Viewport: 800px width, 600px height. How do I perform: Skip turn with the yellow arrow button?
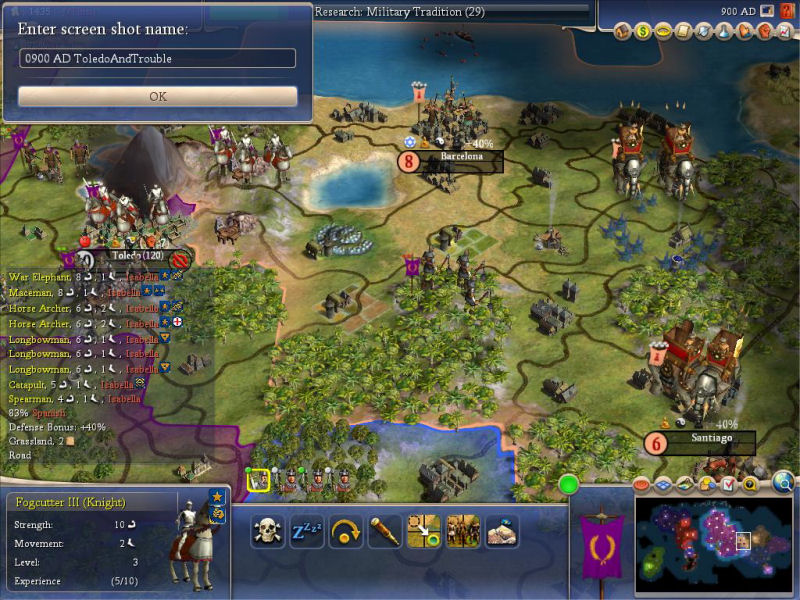(345, 531)
